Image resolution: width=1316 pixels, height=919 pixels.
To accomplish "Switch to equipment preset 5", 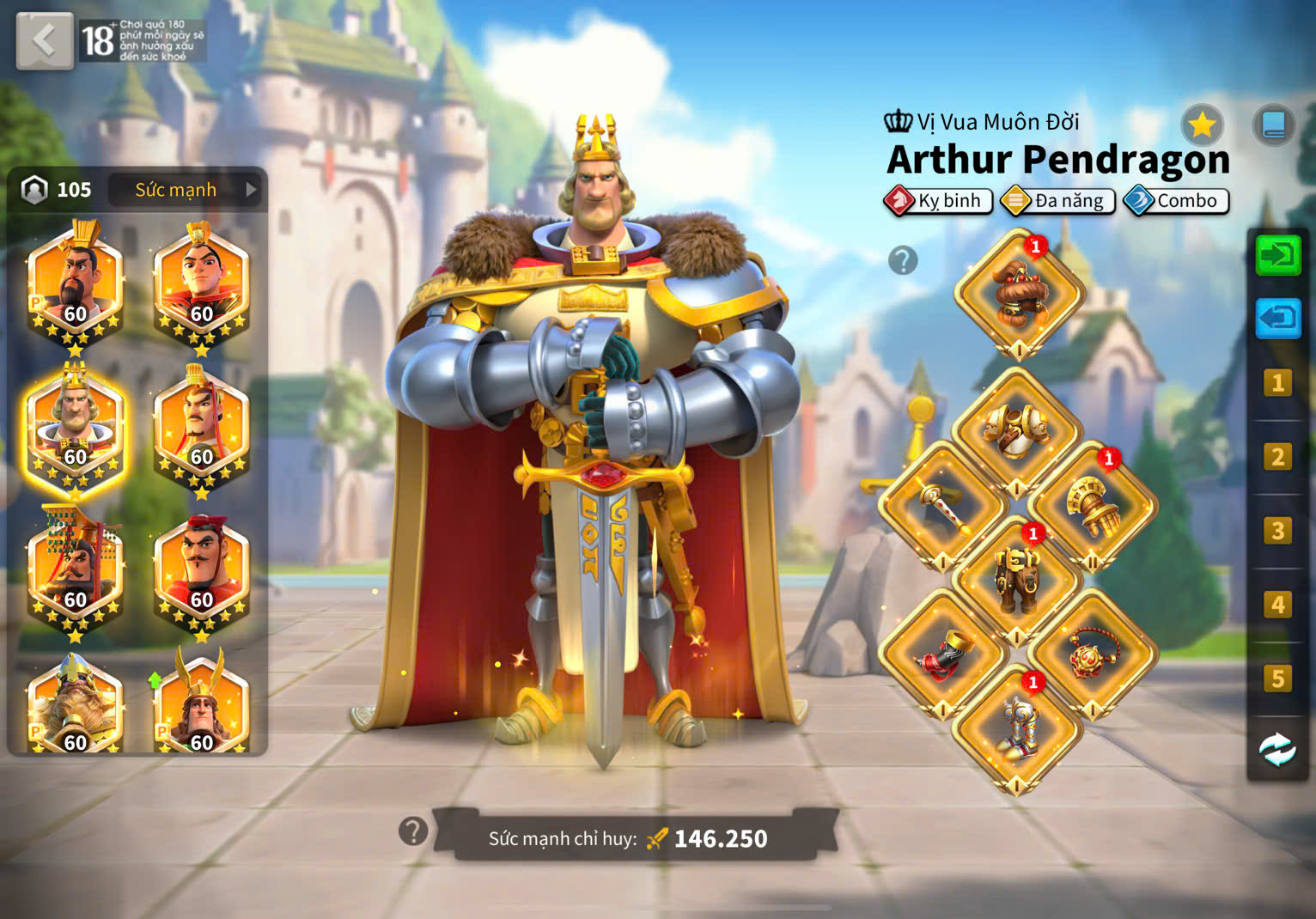I will click(x=1278, y=679).
